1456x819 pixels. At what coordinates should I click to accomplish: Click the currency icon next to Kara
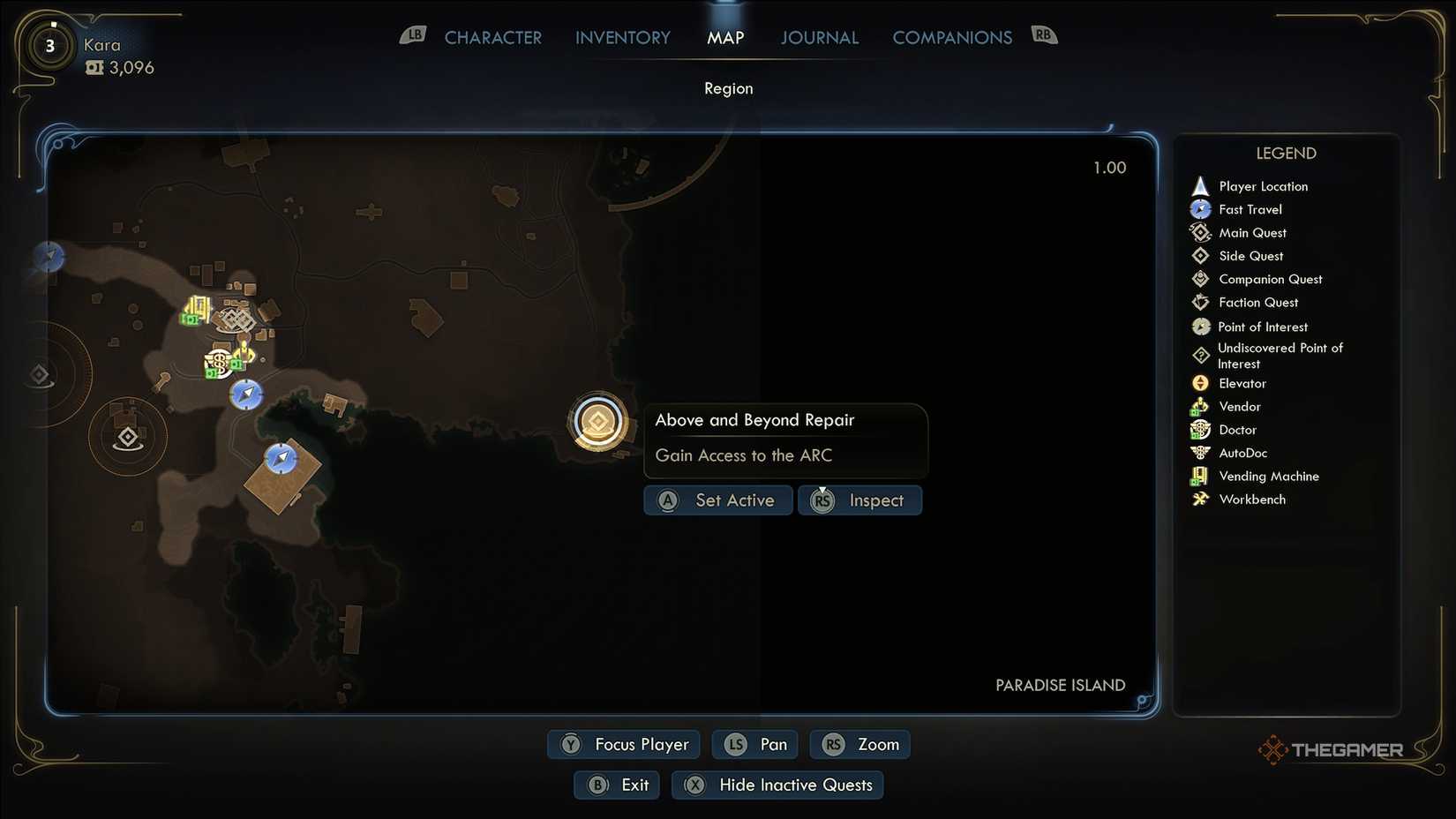click(95, 67)
